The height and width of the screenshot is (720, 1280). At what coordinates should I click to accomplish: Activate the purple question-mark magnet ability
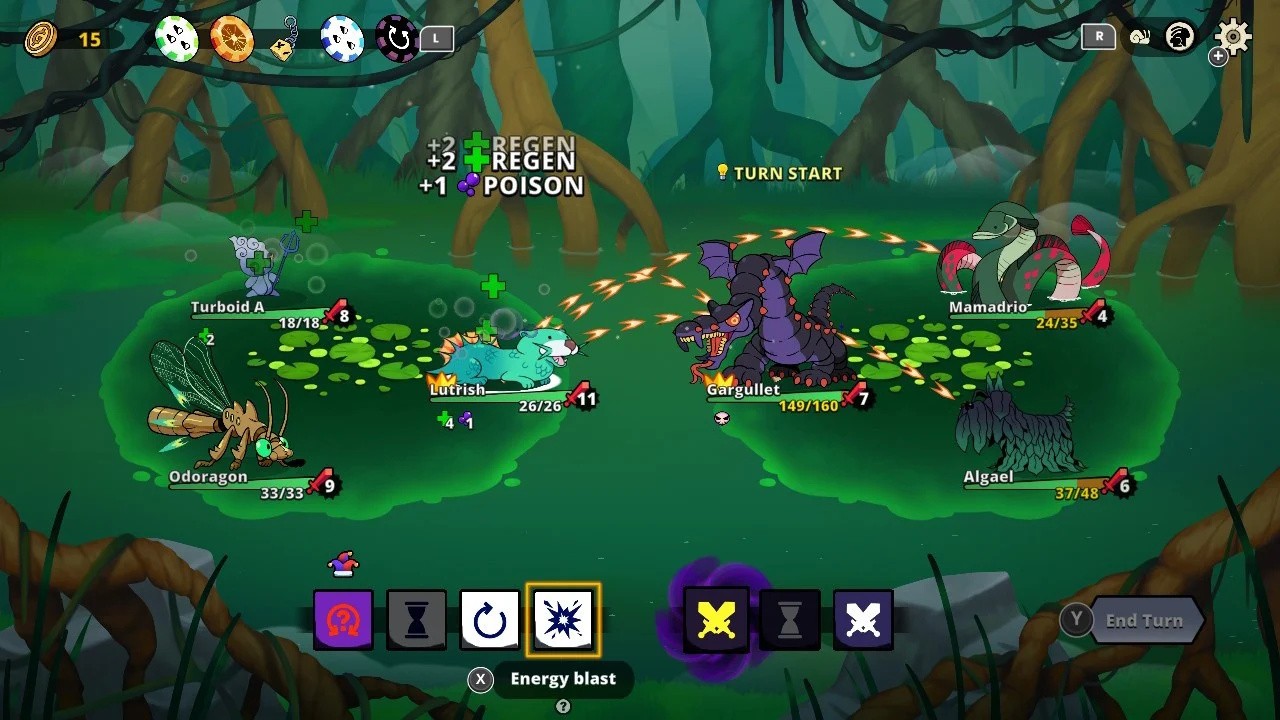click(x=343, y=620)
